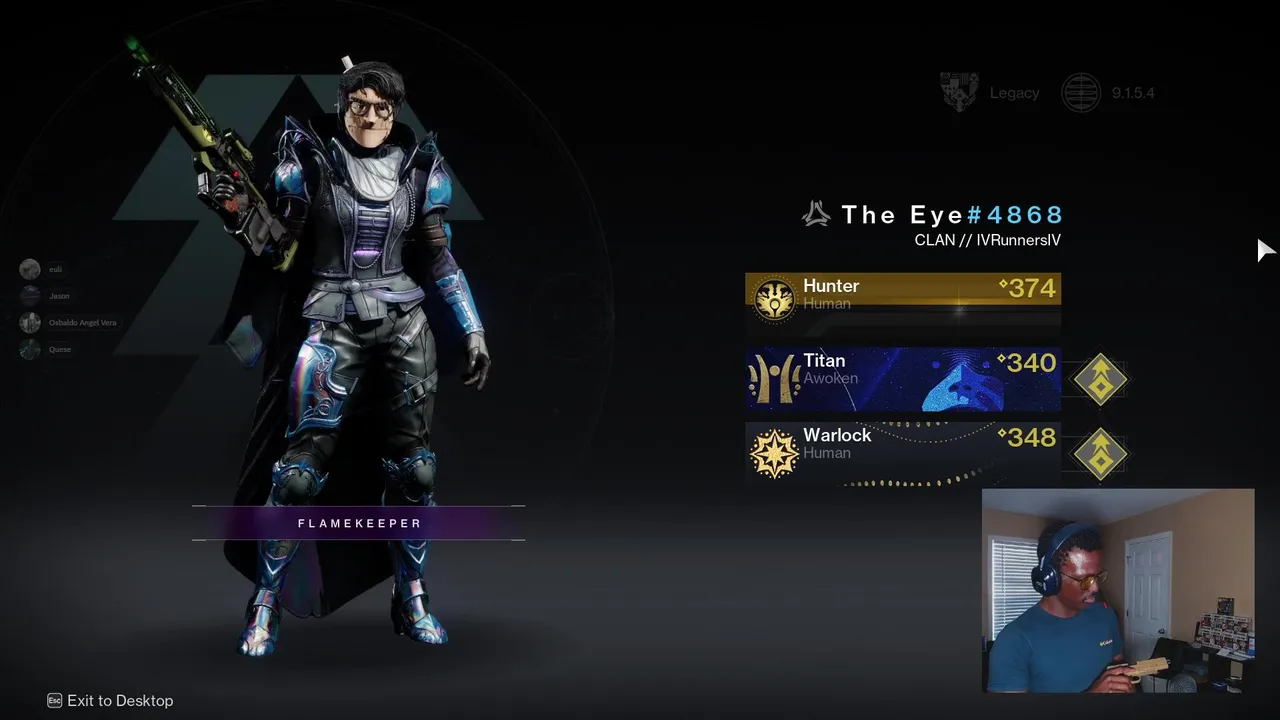Click the diamond icon beside Warlock
1280x720 pixels.
click(x=1100, y=454)
